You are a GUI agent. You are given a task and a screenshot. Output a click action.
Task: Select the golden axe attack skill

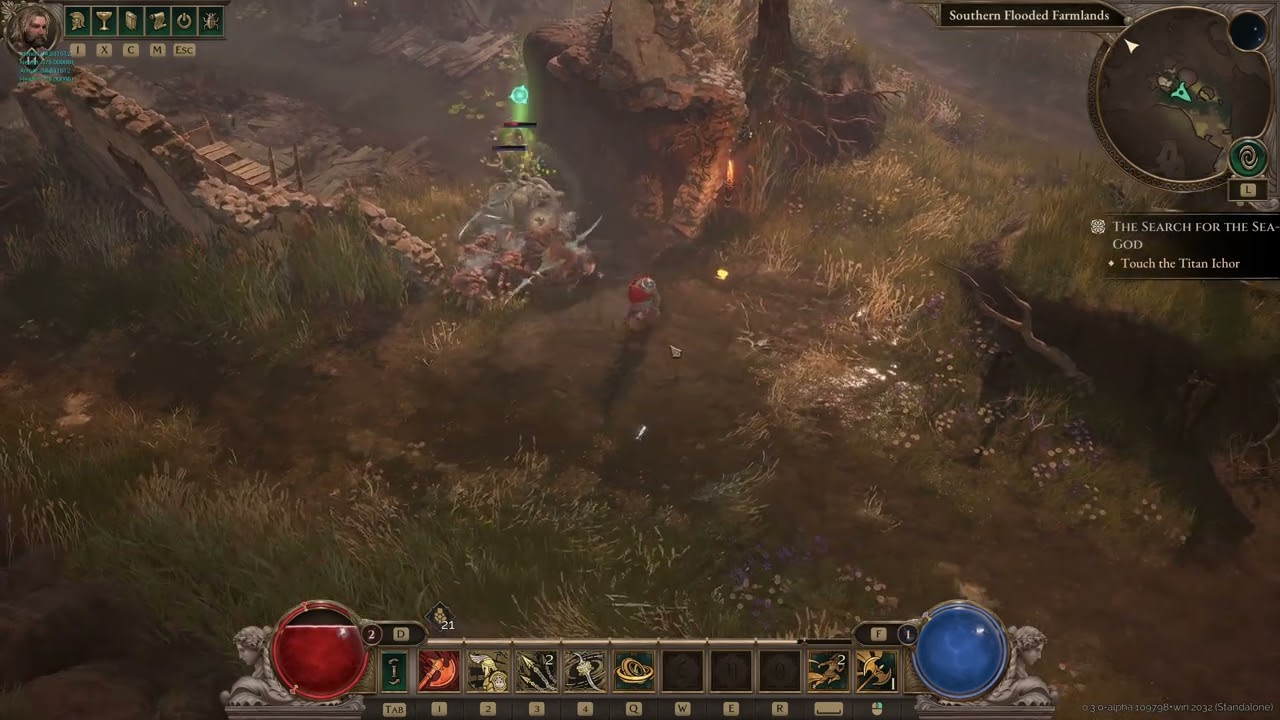pyautogui.click(x=876, y=671)
